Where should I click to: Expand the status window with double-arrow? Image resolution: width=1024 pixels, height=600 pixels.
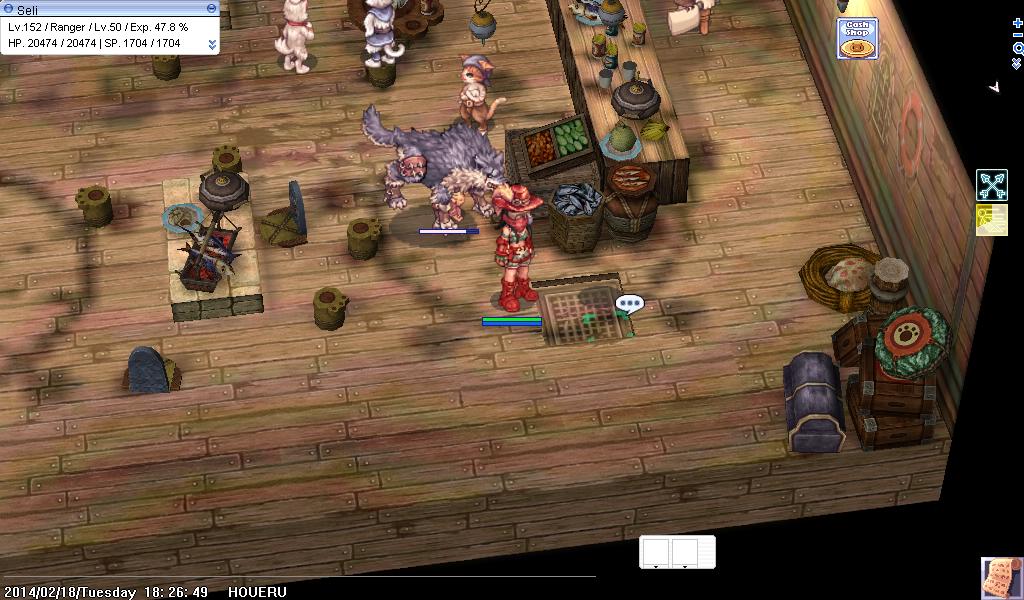tap(212, 44)
